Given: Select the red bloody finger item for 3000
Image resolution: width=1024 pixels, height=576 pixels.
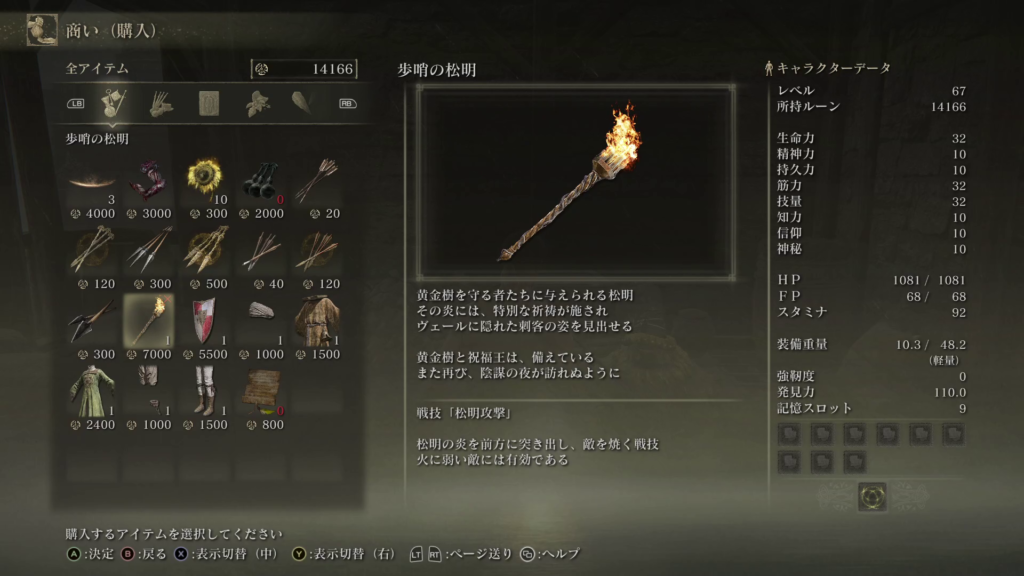Looking at the screenshot, I should [148, 180].
